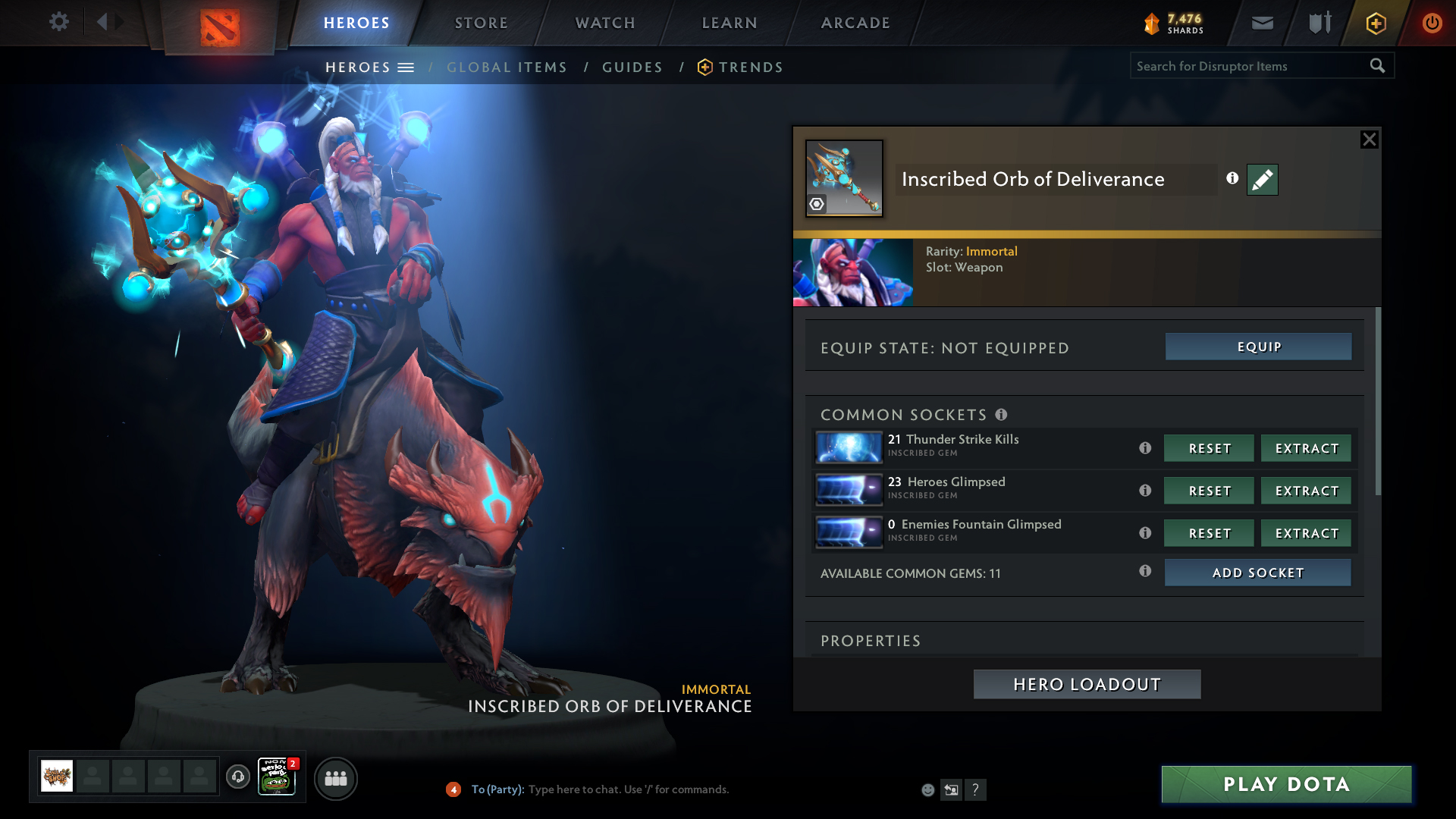Open the settings gear menu
This screenshot has width=1456, height=819.
58,22
